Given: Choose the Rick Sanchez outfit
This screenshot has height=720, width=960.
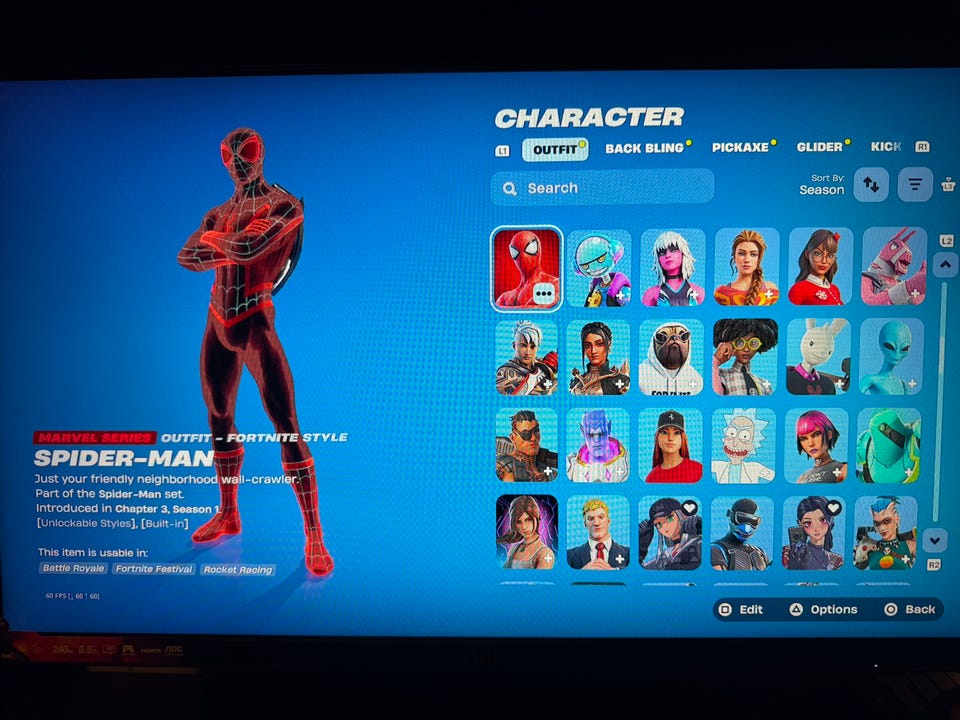Looking at the screenshot, I should pyautogui.click(x=743, y=446).
